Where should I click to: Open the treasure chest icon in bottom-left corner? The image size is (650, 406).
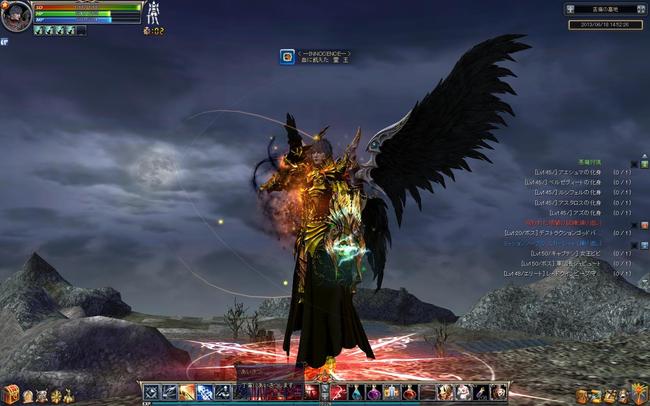(x=11, y=394)
